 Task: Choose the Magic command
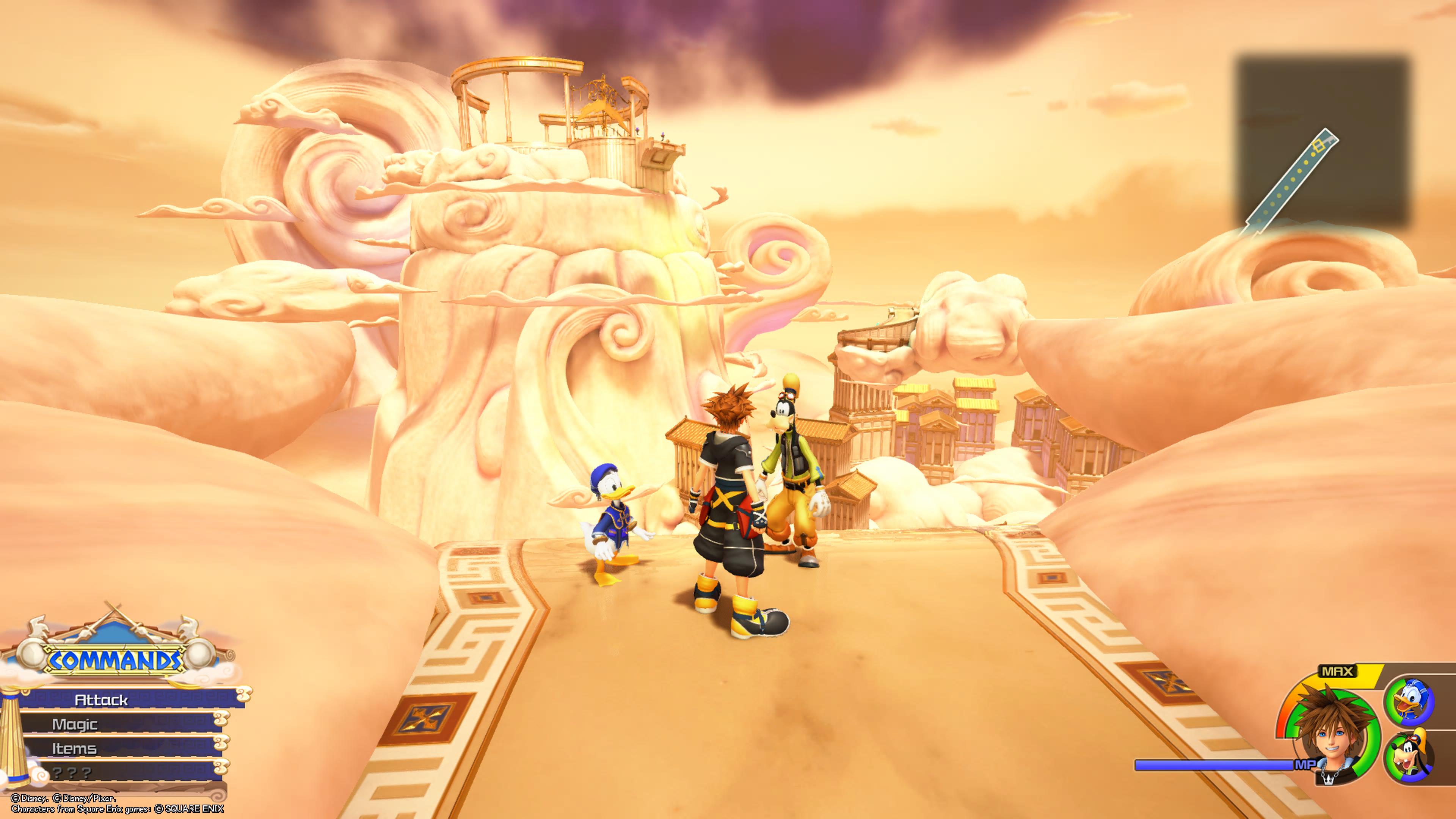click(x=75, y=724)
